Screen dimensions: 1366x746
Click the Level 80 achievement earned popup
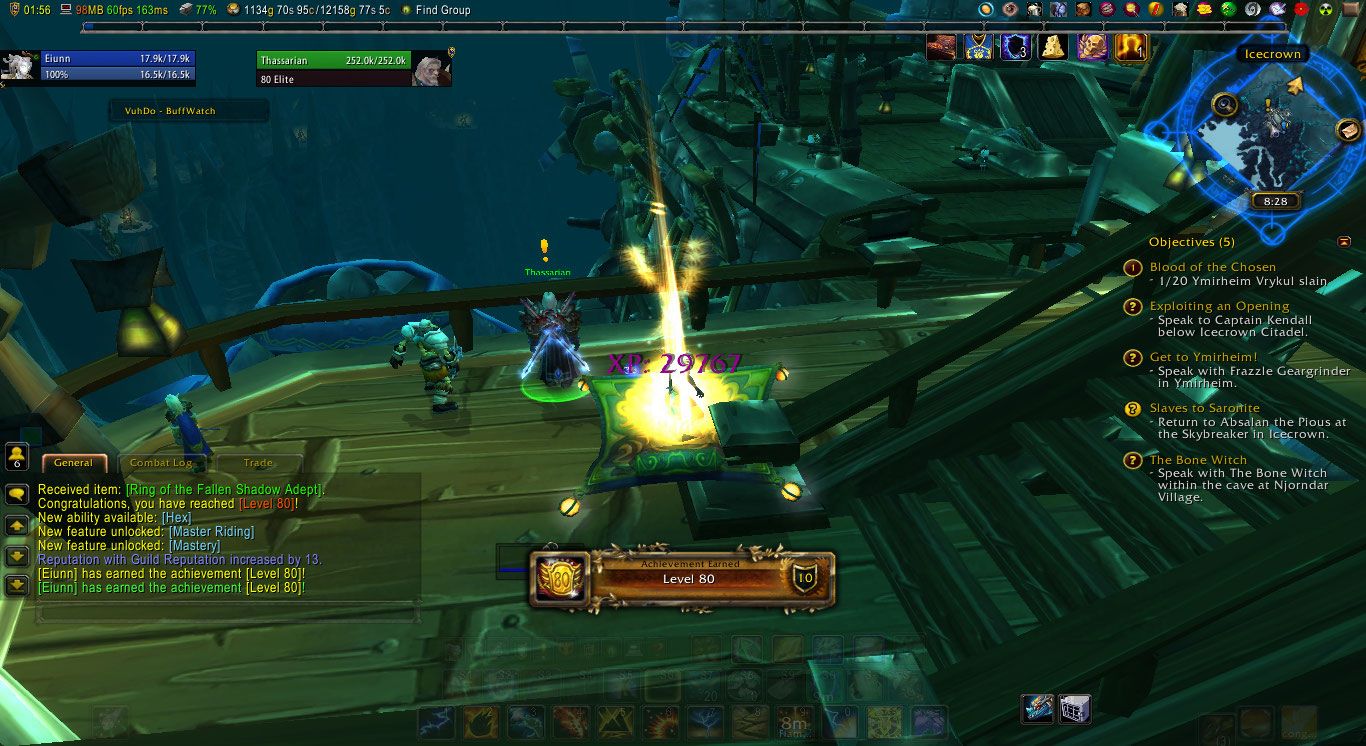[680, 579]
